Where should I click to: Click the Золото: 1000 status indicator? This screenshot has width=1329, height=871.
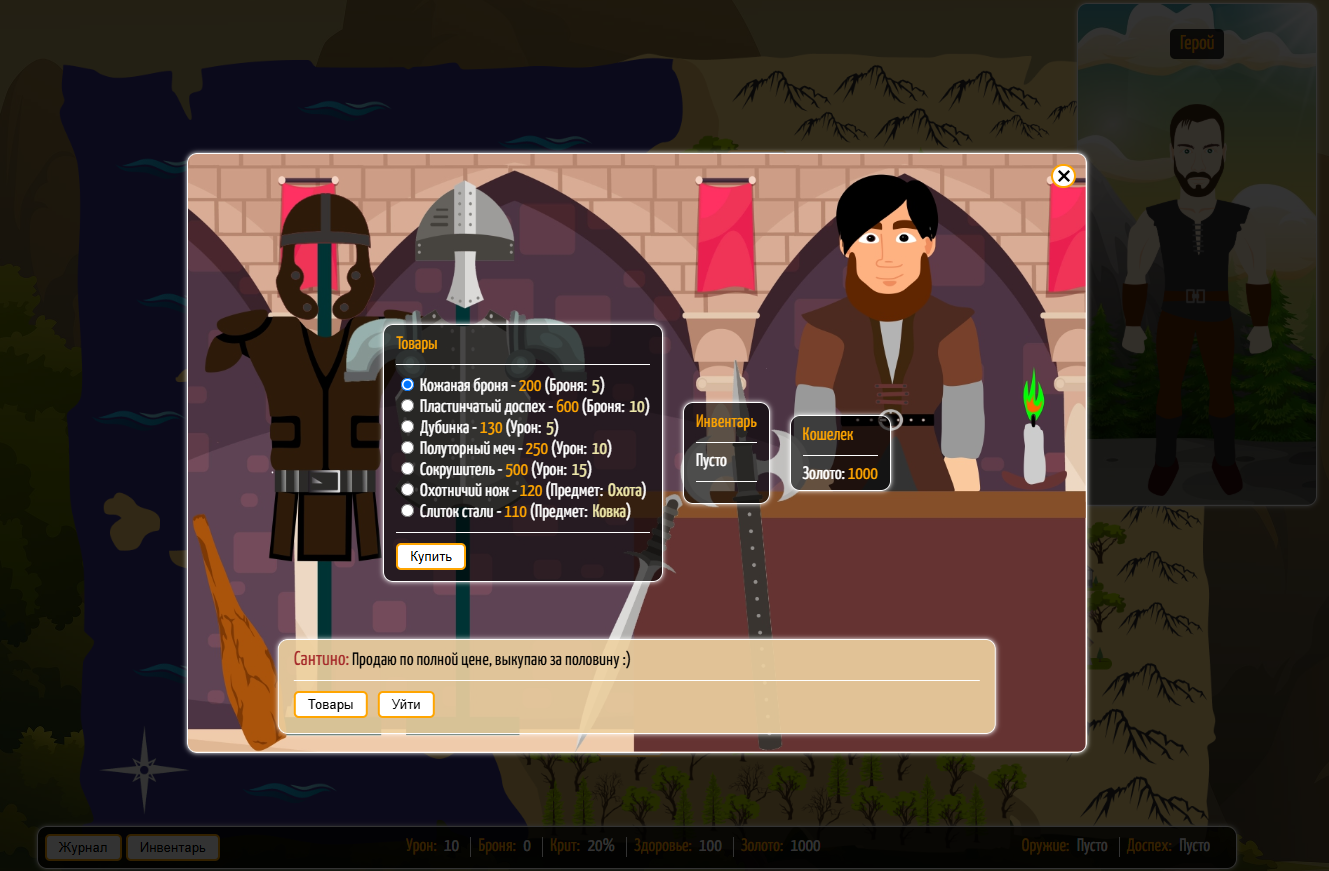coord(779,845)
